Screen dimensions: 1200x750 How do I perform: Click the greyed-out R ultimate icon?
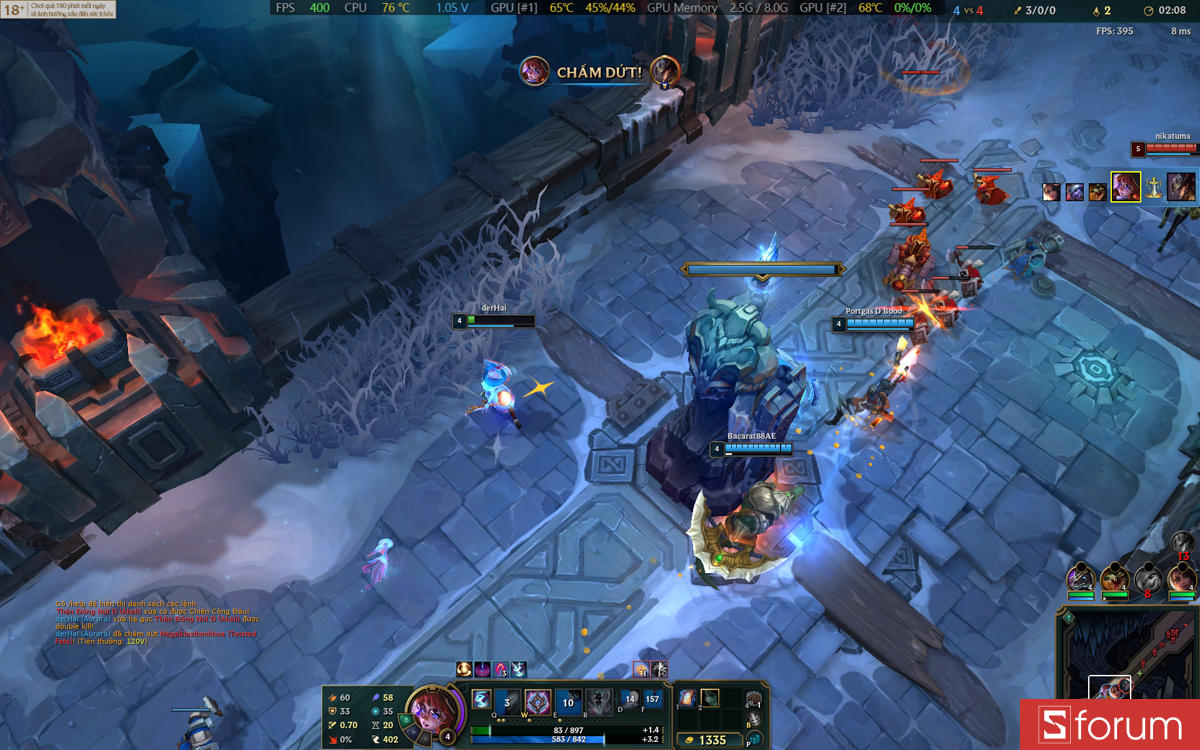click(x=599, y=701)
